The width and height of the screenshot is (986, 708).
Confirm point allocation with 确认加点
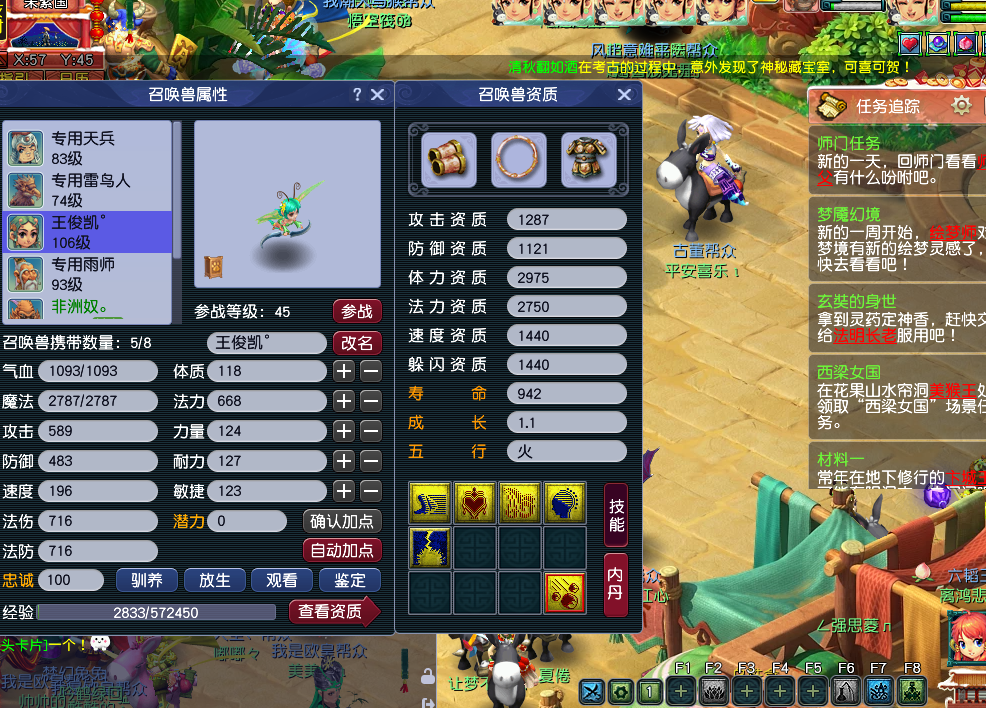coord(342,521)
